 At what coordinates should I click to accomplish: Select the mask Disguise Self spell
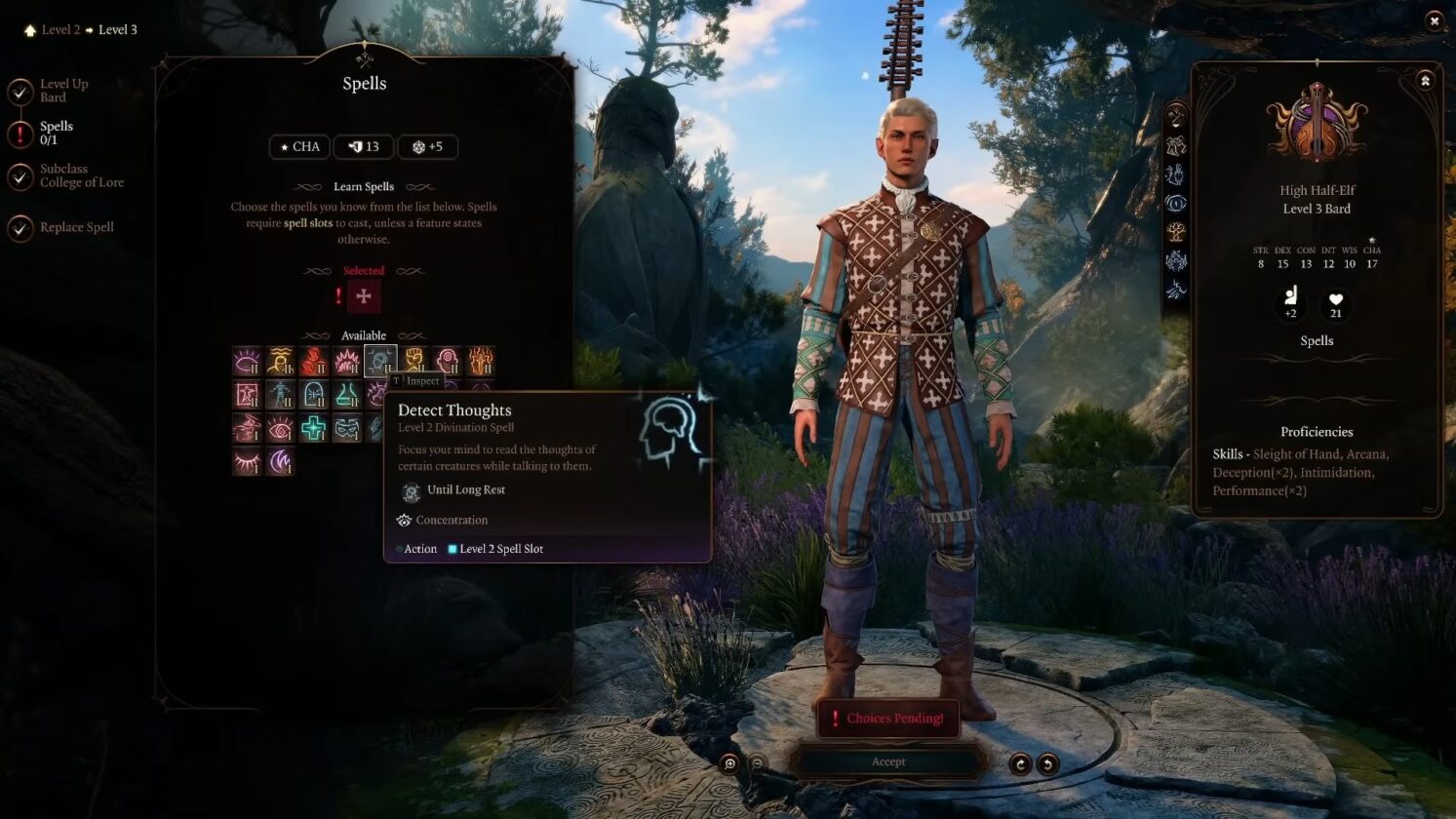pyautogui.click(x=346, y=428)
